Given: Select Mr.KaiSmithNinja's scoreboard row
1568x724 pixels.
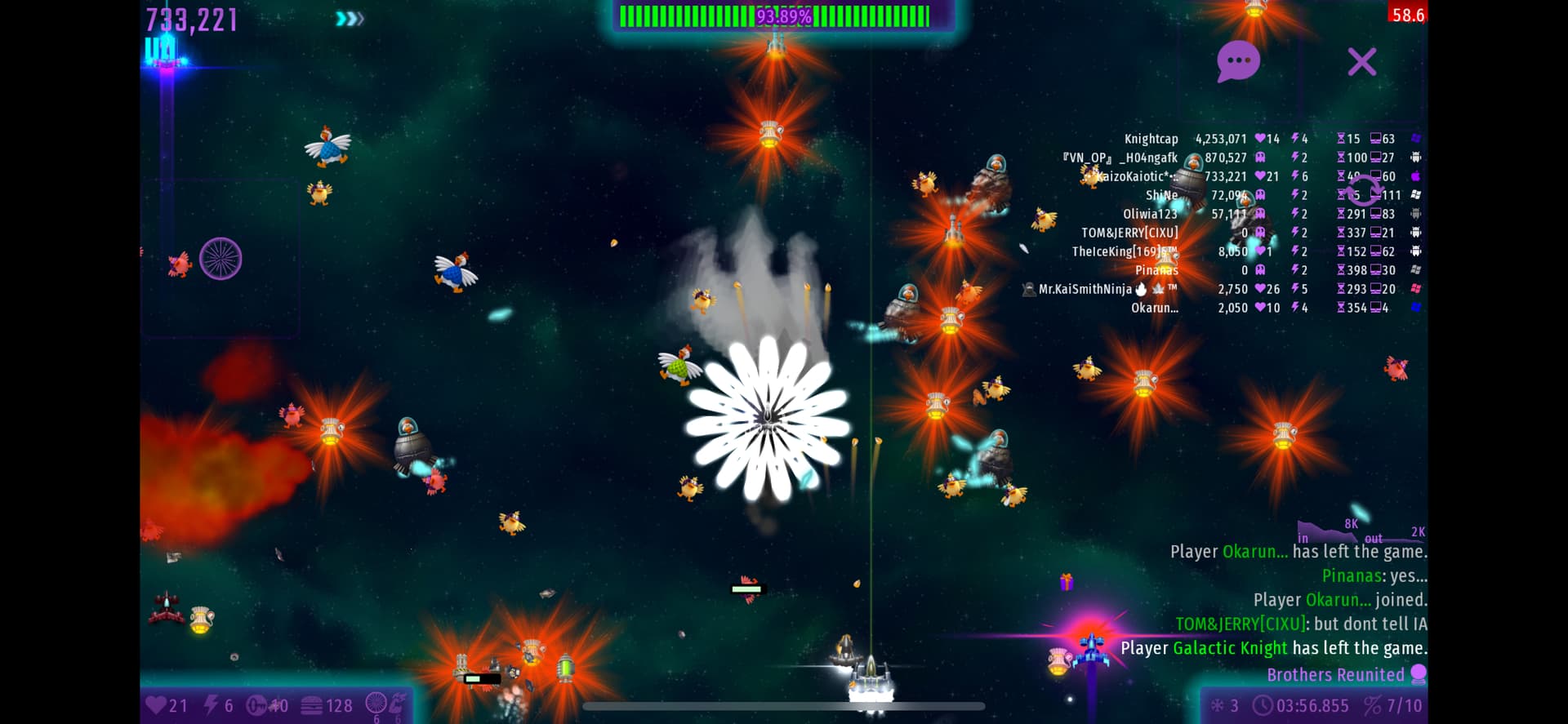Looking at the screenshot, I should click(1085, 289).
